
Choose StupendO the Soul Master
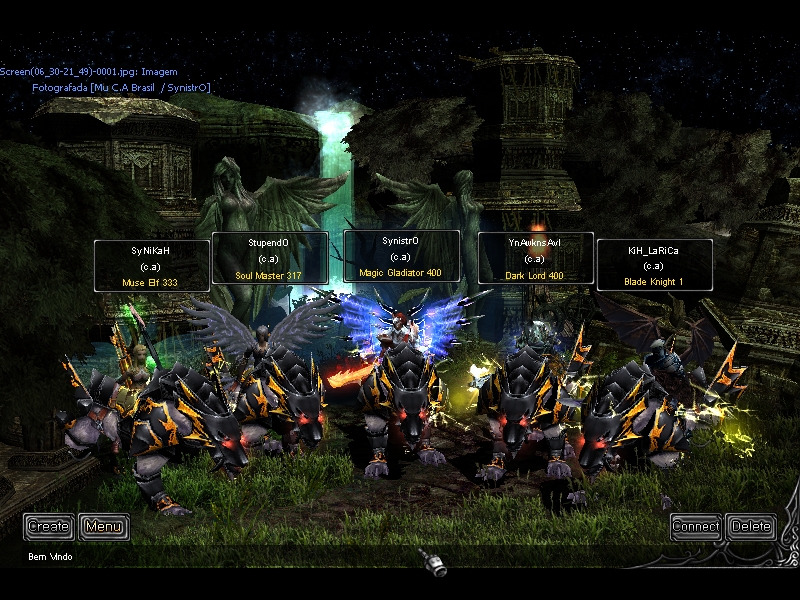[269, 258]
